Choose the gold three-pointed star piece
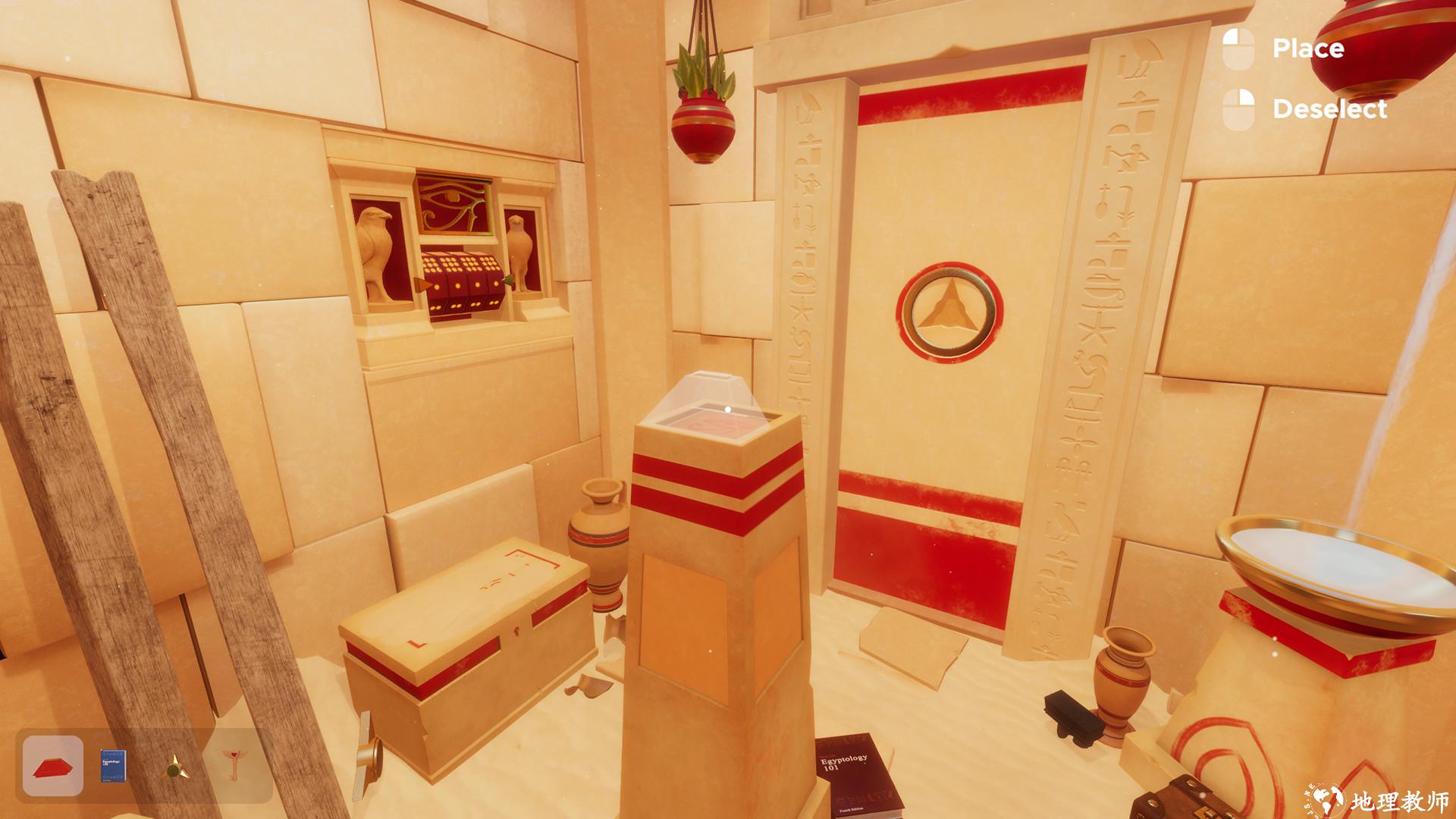The image size is (1456, 819). pyautogui.click(x=174, y=767)
